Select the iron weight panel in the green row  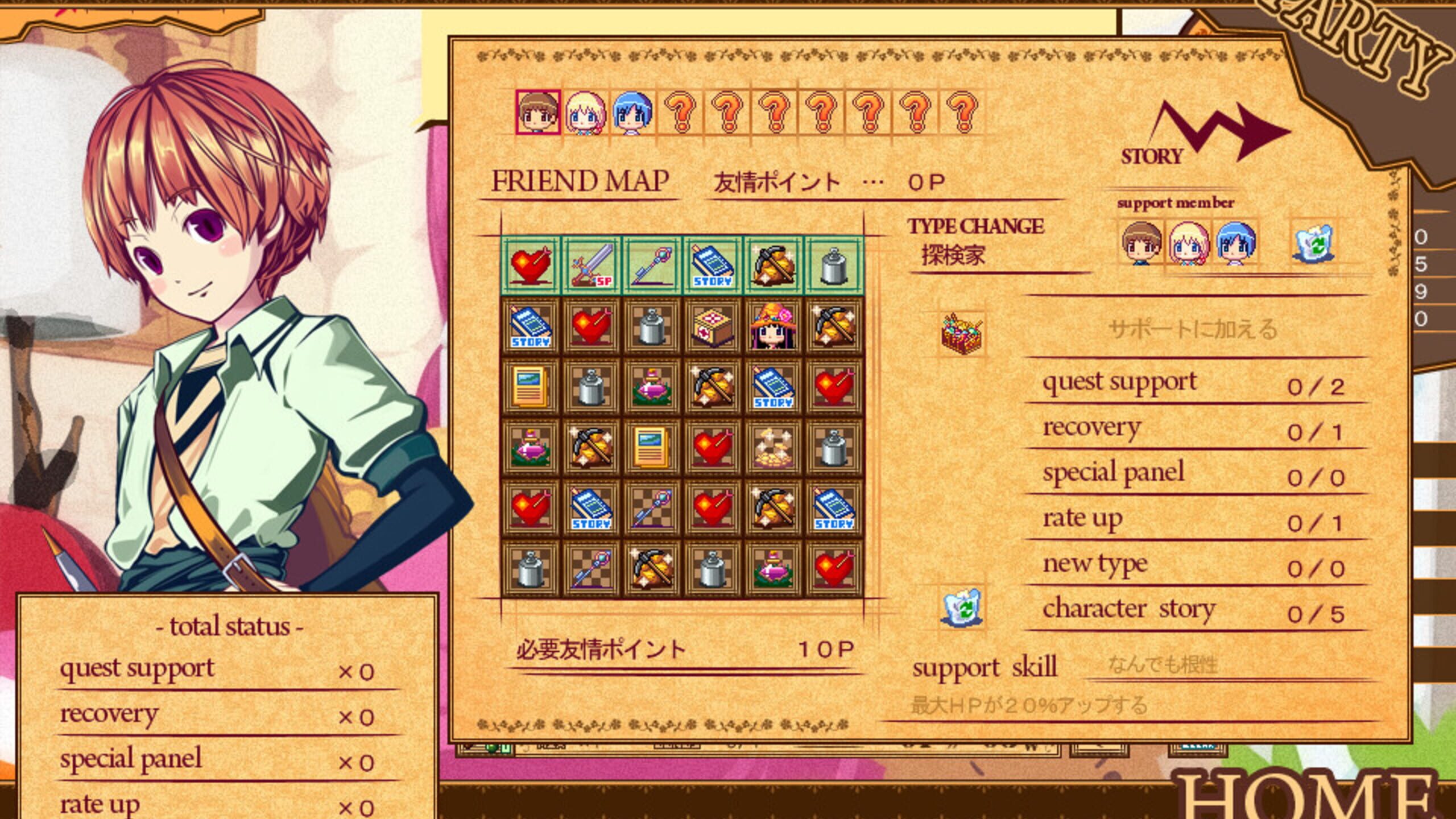point(834,265)
